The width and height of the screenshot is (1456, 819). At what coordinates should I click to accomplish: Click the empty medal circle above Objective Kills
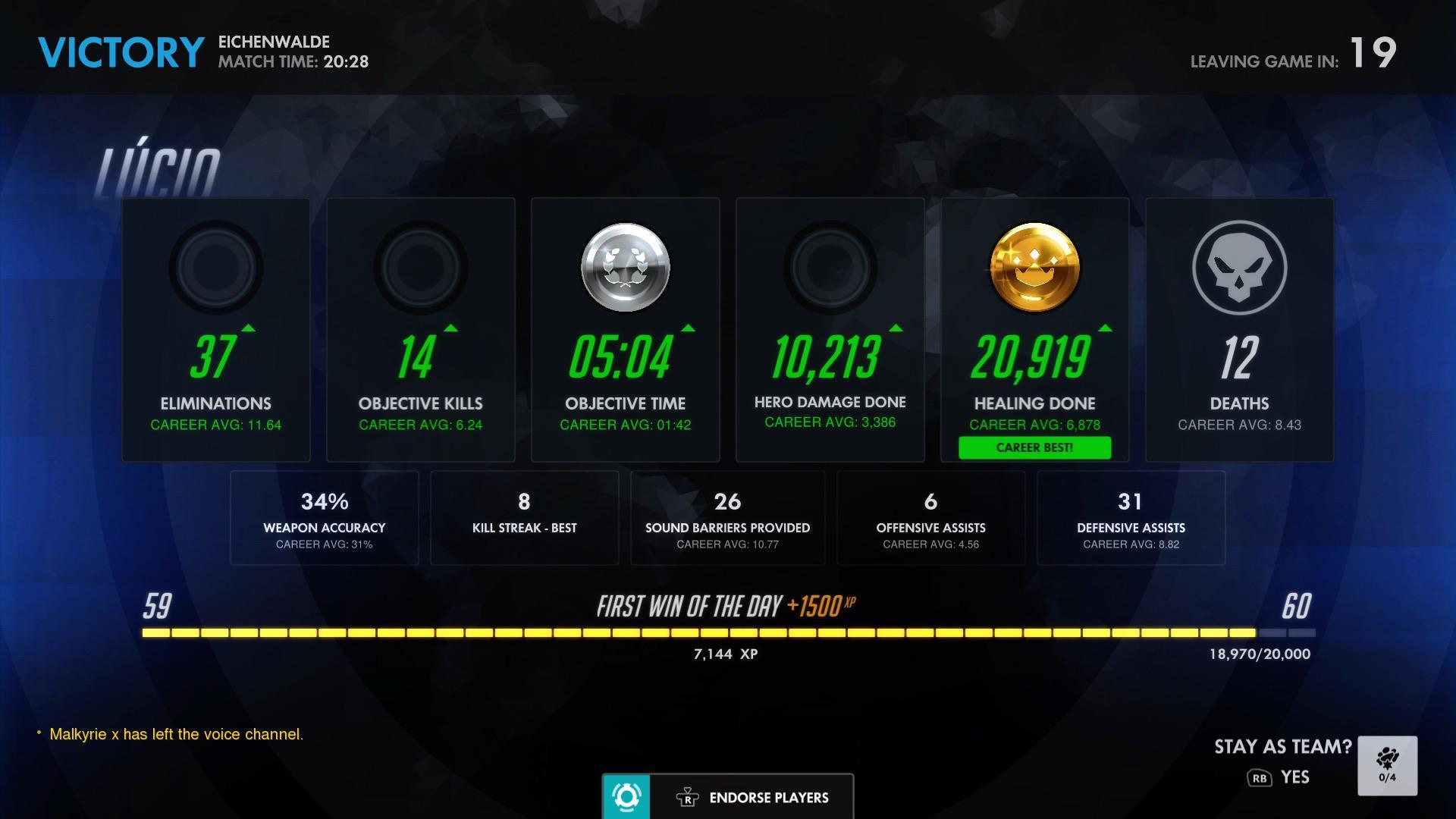(420, 268)
